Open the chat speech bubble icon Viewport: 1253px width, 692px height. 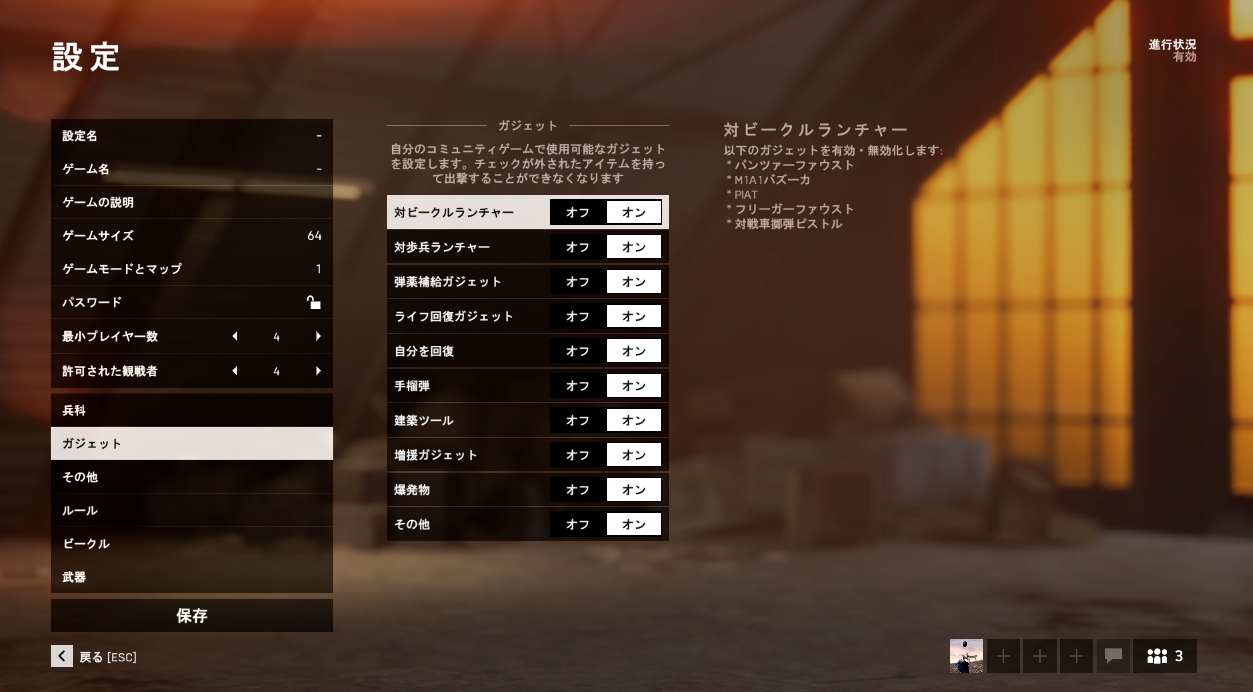(1113, 656)
